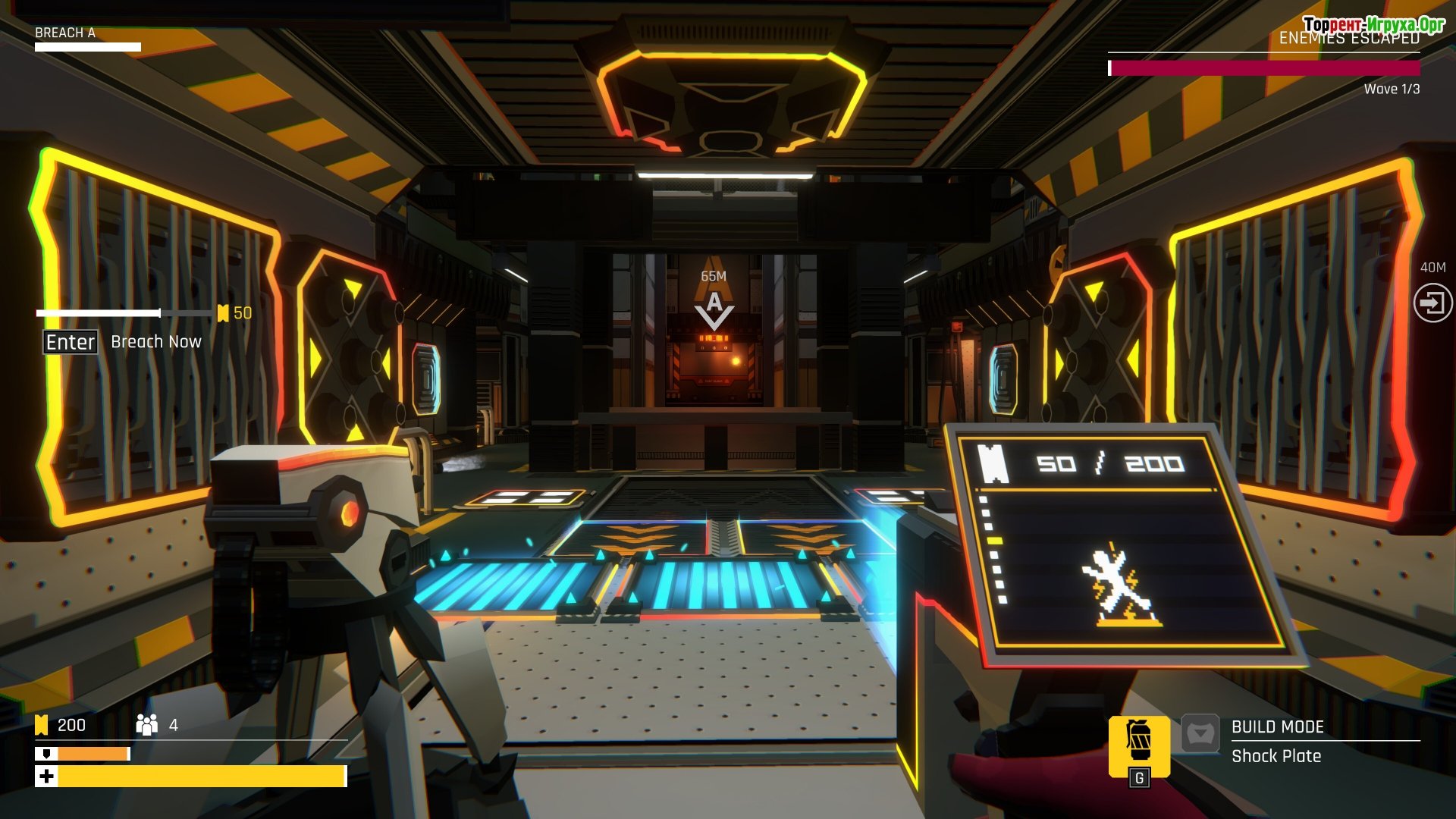This screenshot has width=1456, height=819.
Task: Select the objective A waypoint marker
Action: [x=714, y=309]
